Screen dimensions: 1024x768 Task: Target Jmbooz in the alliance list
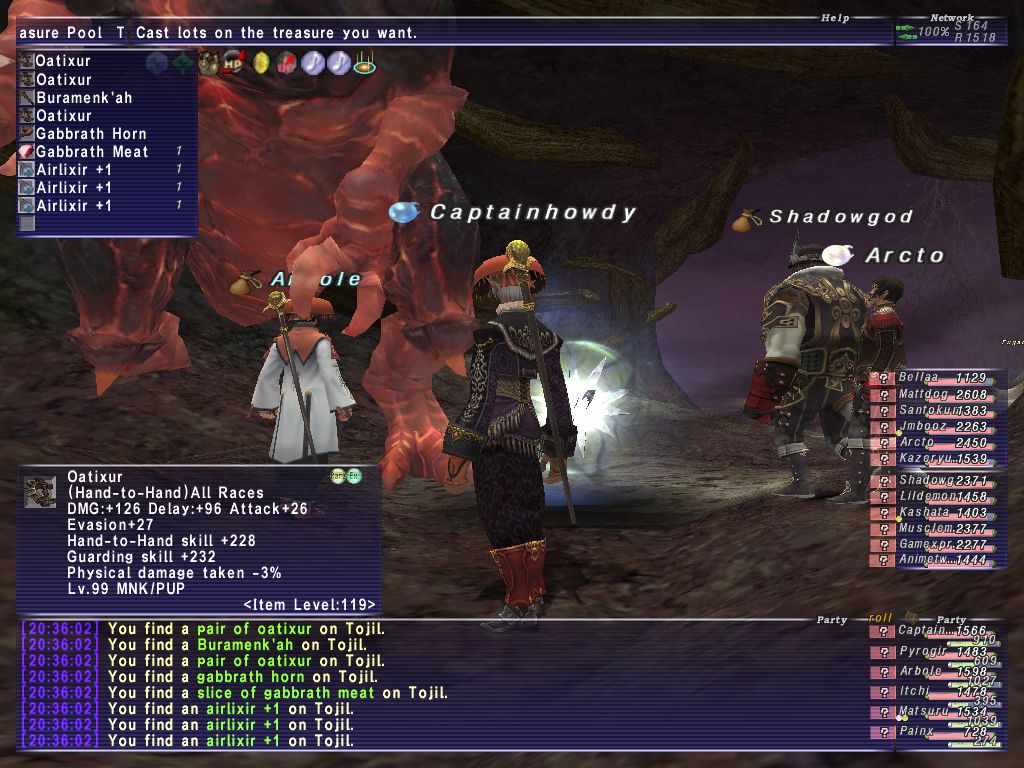(935, 427)
